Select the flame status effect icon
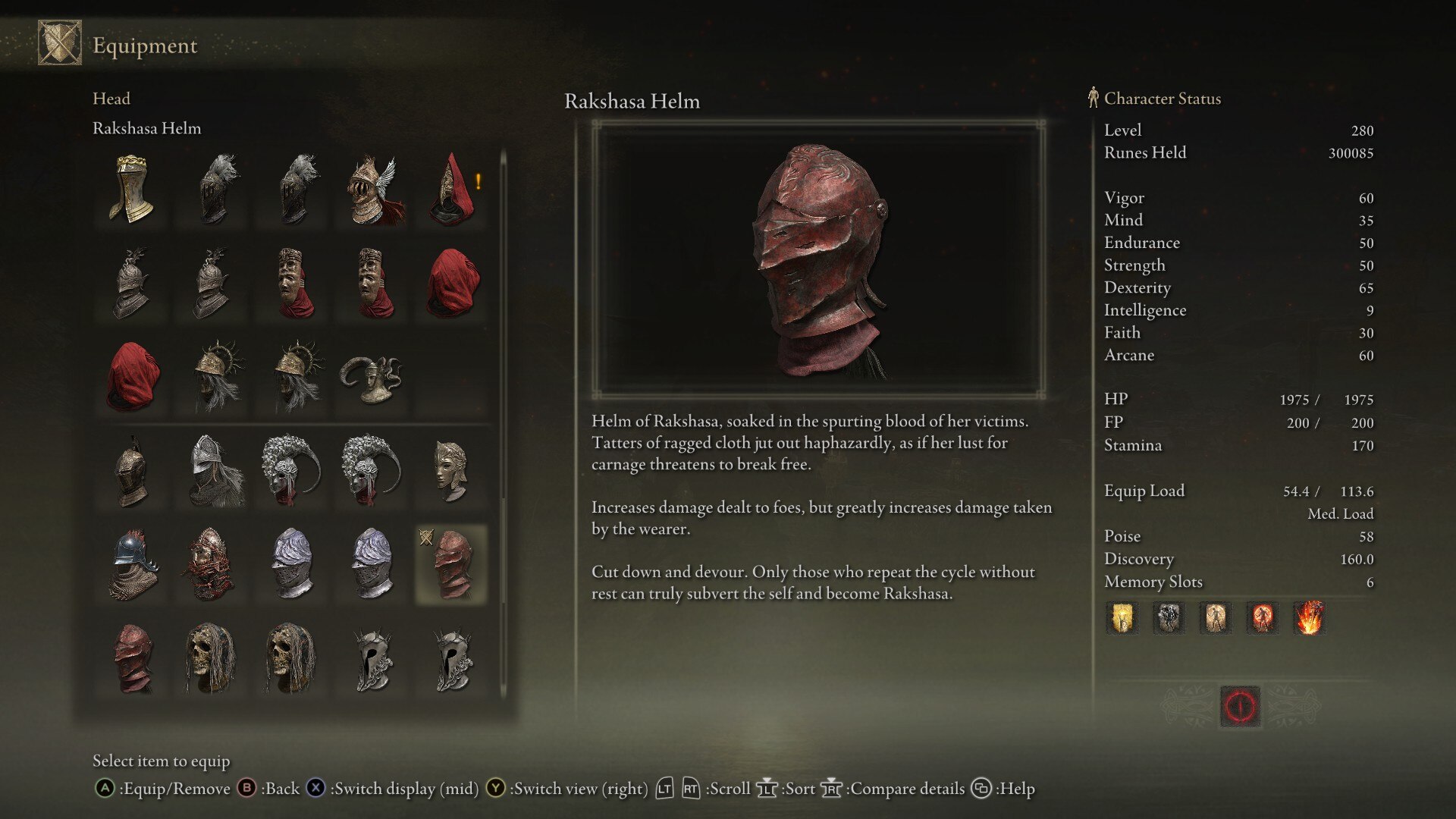Viewport: 1456px width, 819px height. [1310, 618]
